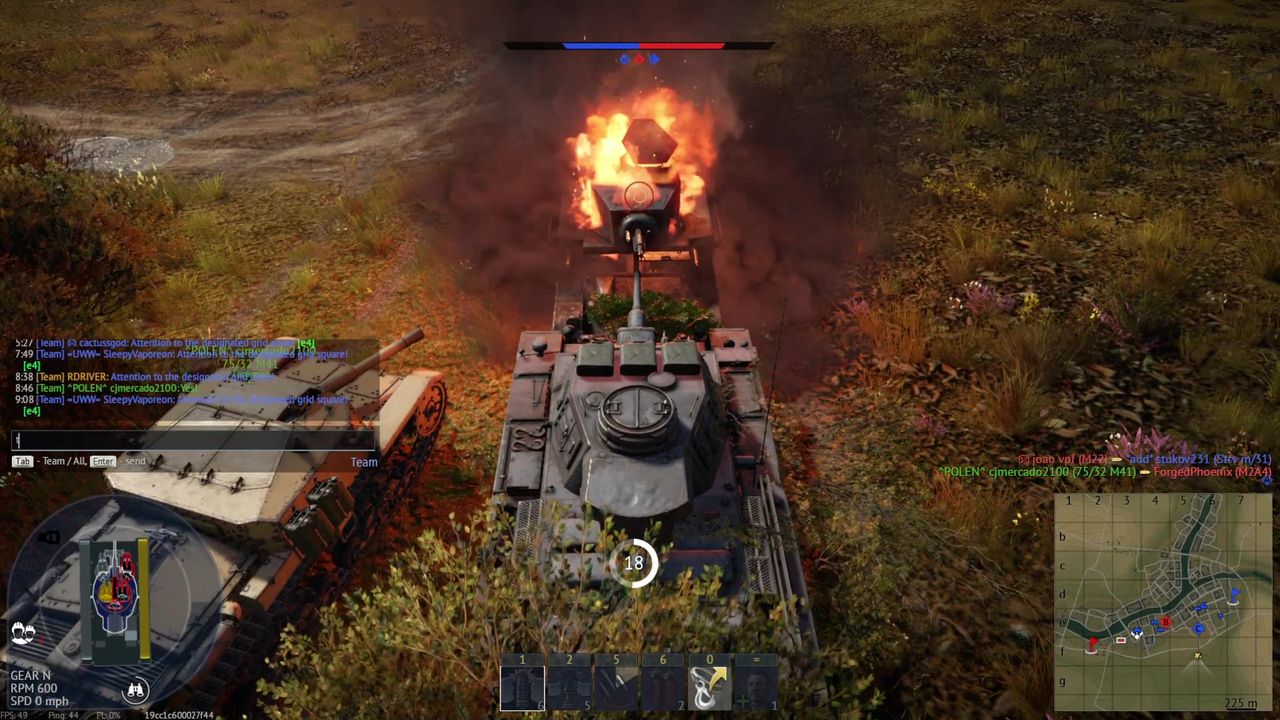The height and width of the screenshot is (720, 1280).
Task: Select the crew replenish slot with soldier portrait
Action: 757,688
